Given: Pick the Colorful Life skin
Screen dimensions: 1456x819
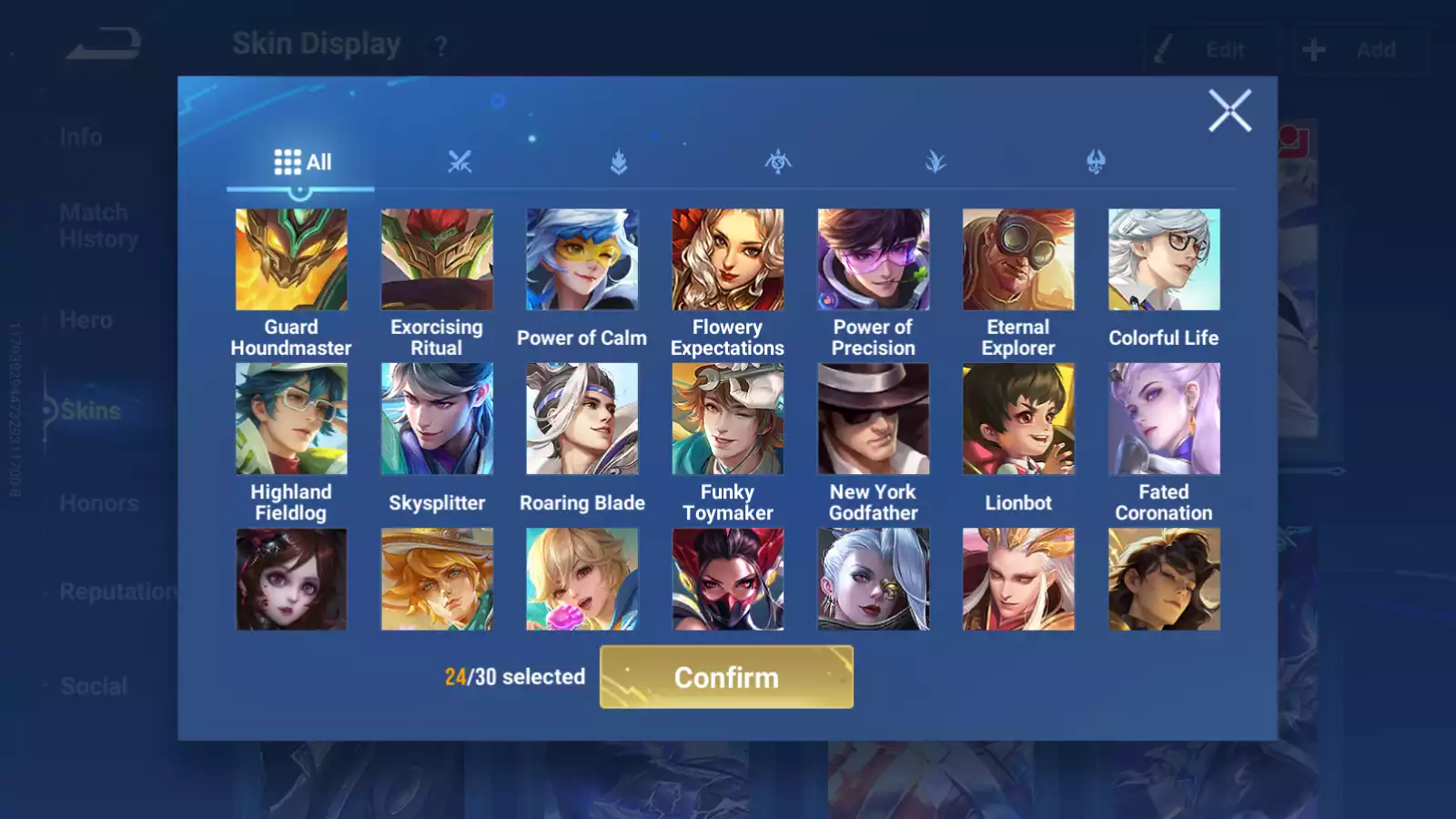Looking at the screenshot, I should click(x=1164, y=259).
